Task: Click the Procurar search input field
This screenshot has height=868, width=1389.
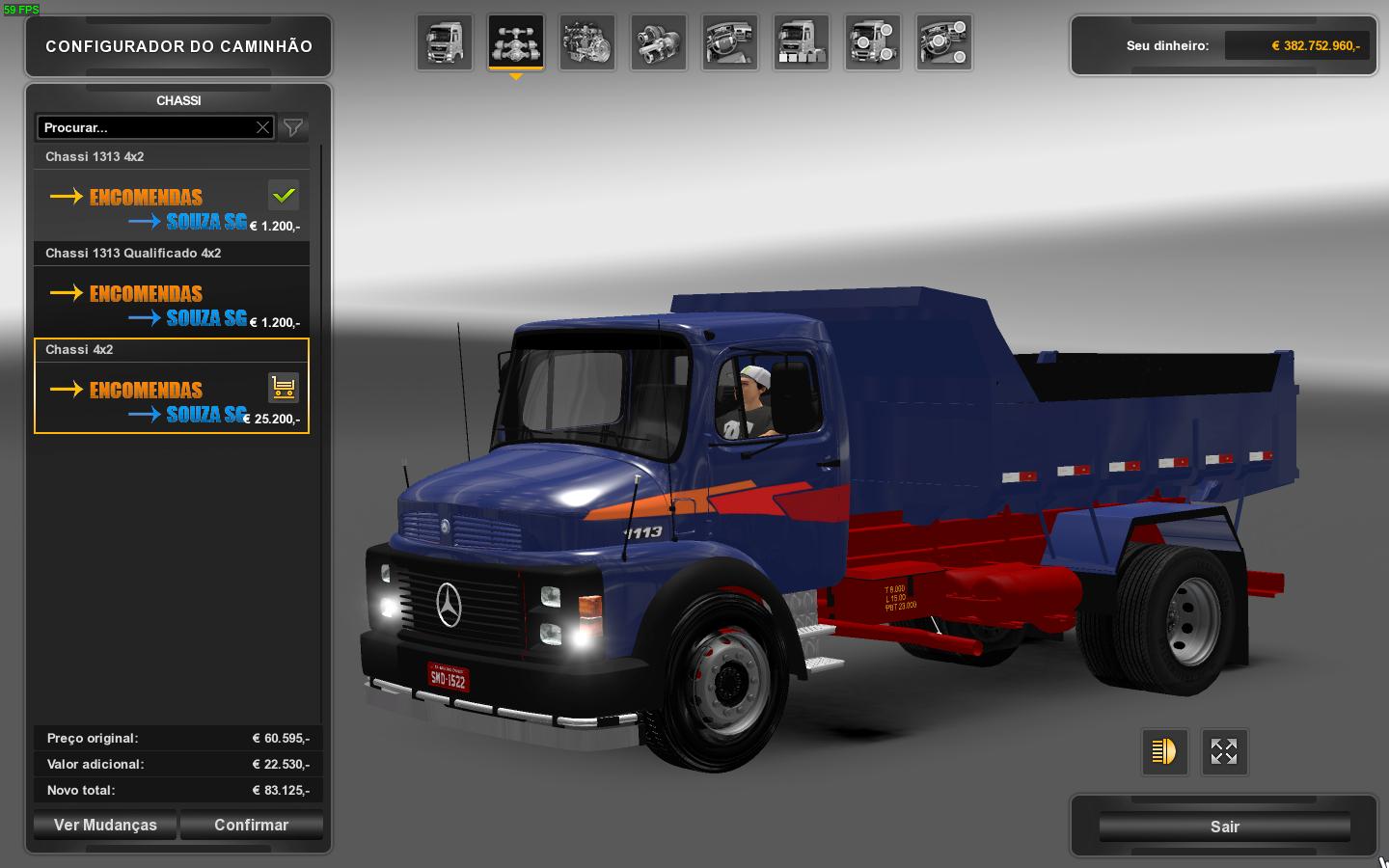Action: (x=145, y=126)
